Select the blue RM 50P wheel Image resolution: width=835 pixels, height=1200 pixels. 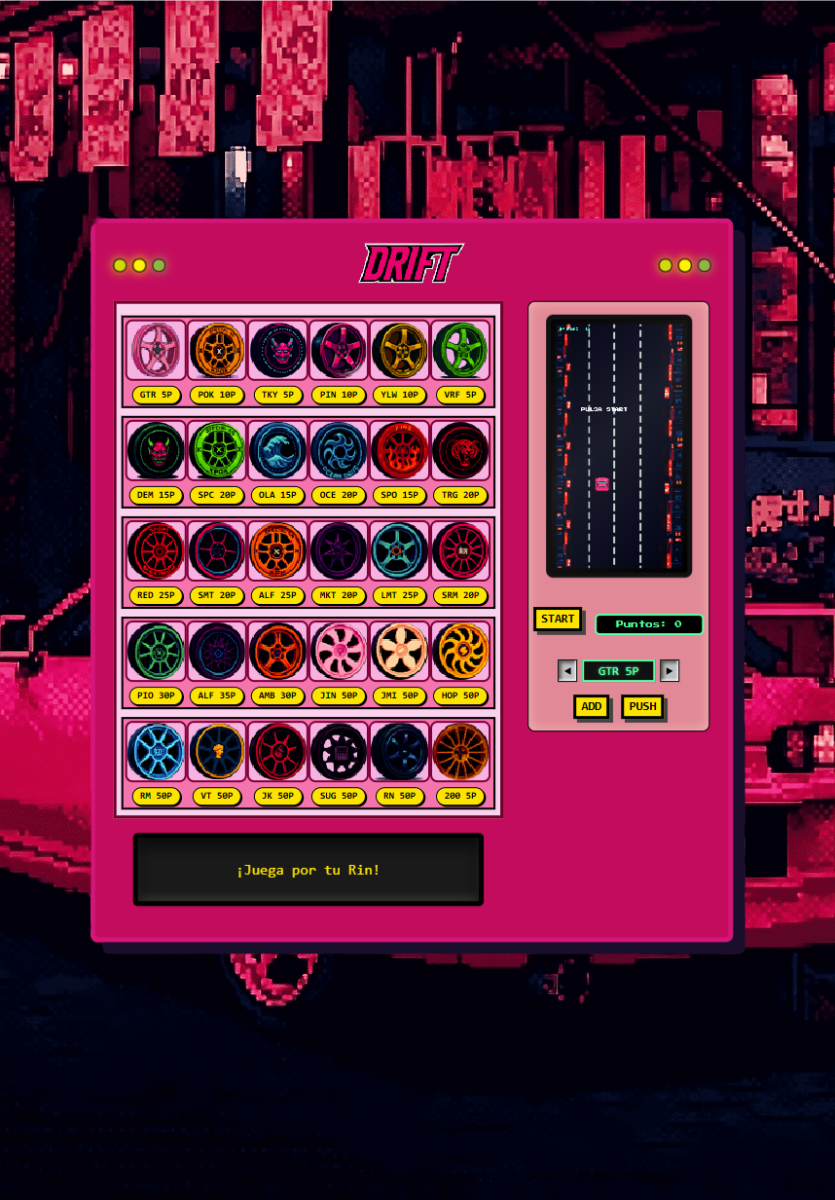pos(156,752)
